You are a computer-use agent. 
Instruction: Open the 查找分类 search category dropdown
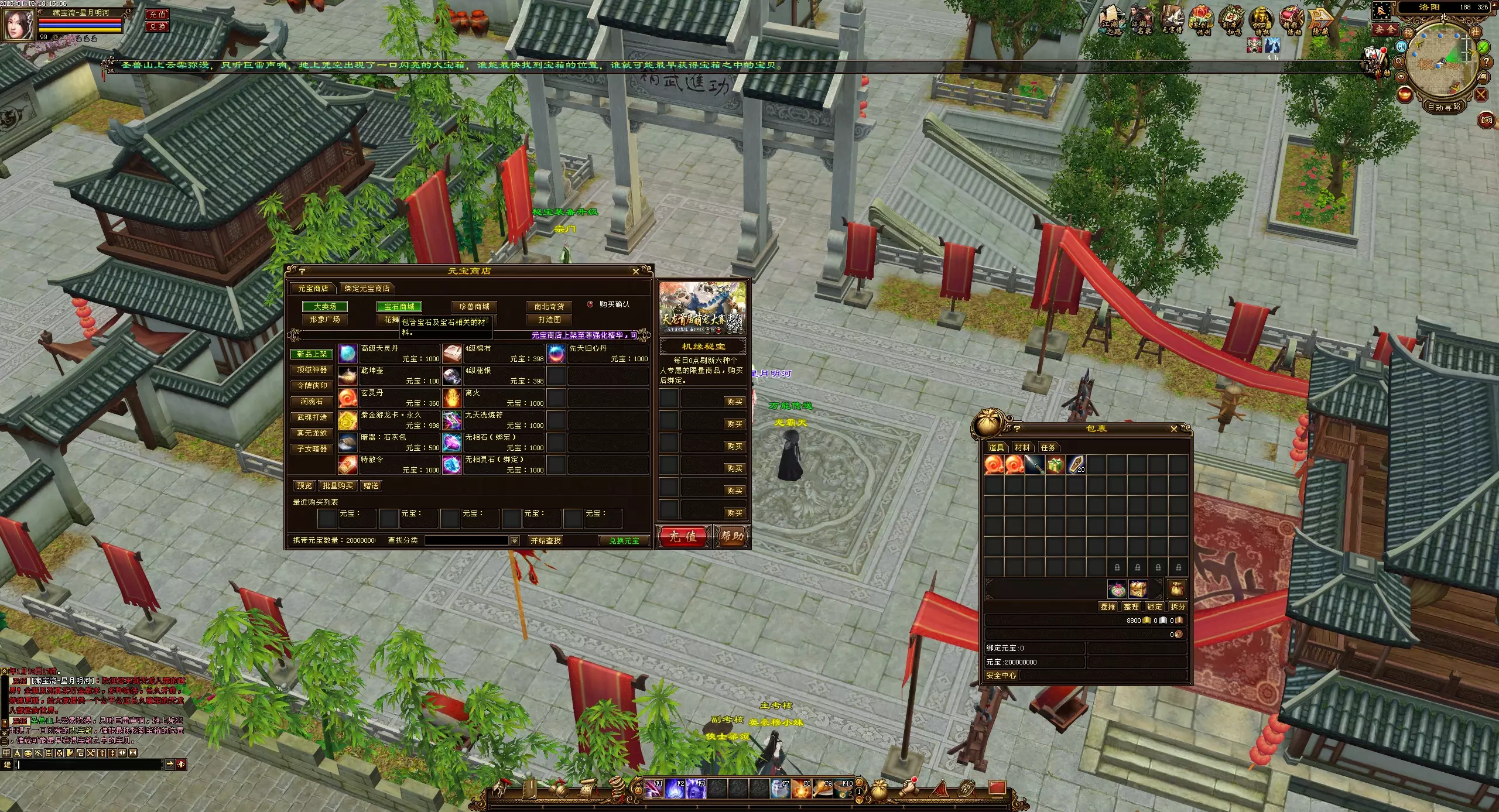(x=515, y=541)
